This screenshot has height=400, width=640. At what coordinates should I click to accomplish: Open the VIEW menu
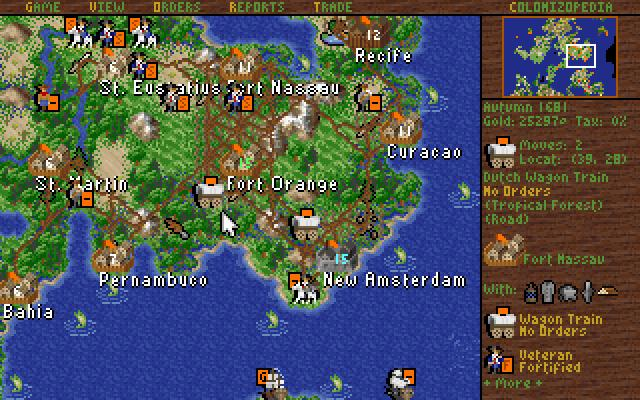(x=100, y=6)
